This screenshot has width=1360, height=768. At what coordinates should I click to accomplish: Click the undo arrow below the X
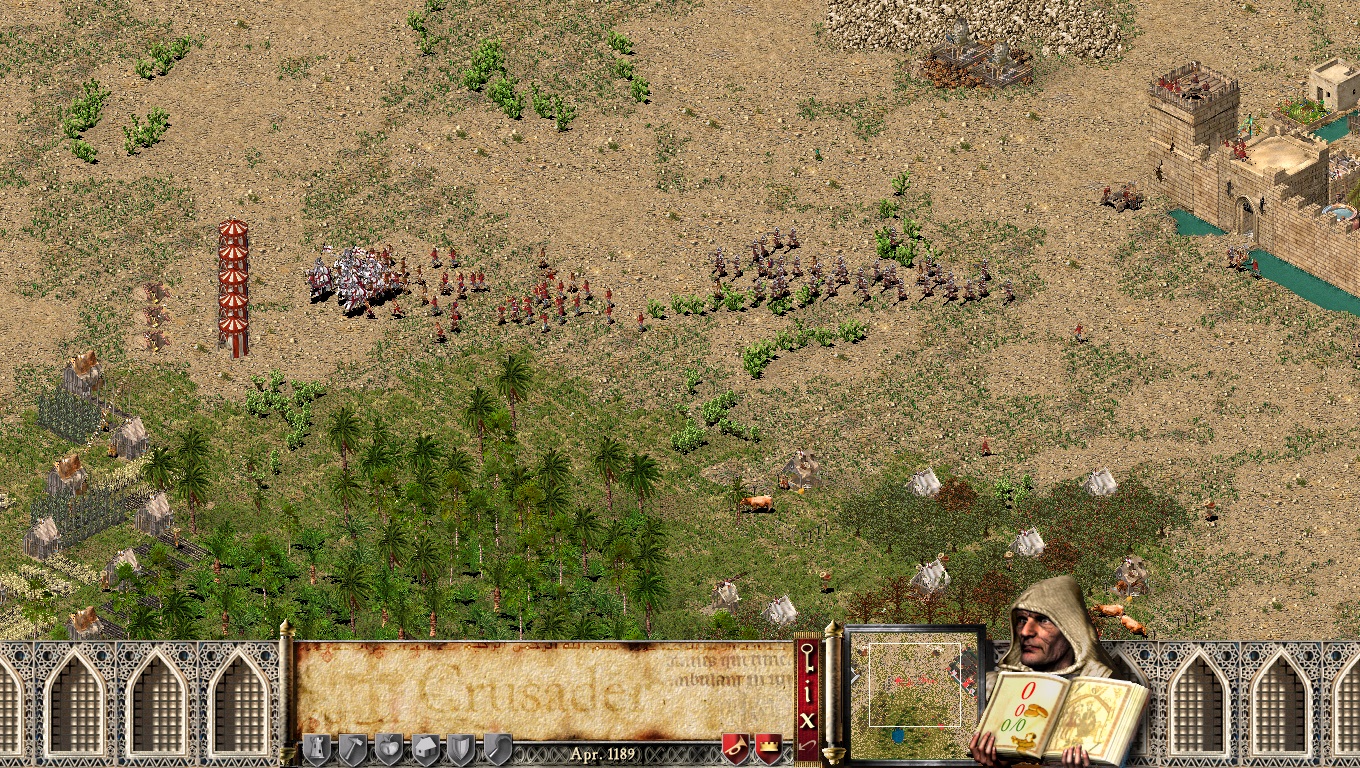(808, 748)
